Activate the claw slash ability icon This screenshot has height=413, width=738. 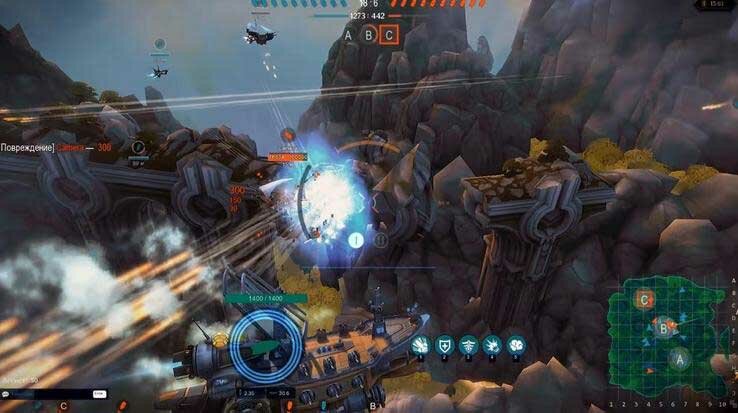[419, 344]
